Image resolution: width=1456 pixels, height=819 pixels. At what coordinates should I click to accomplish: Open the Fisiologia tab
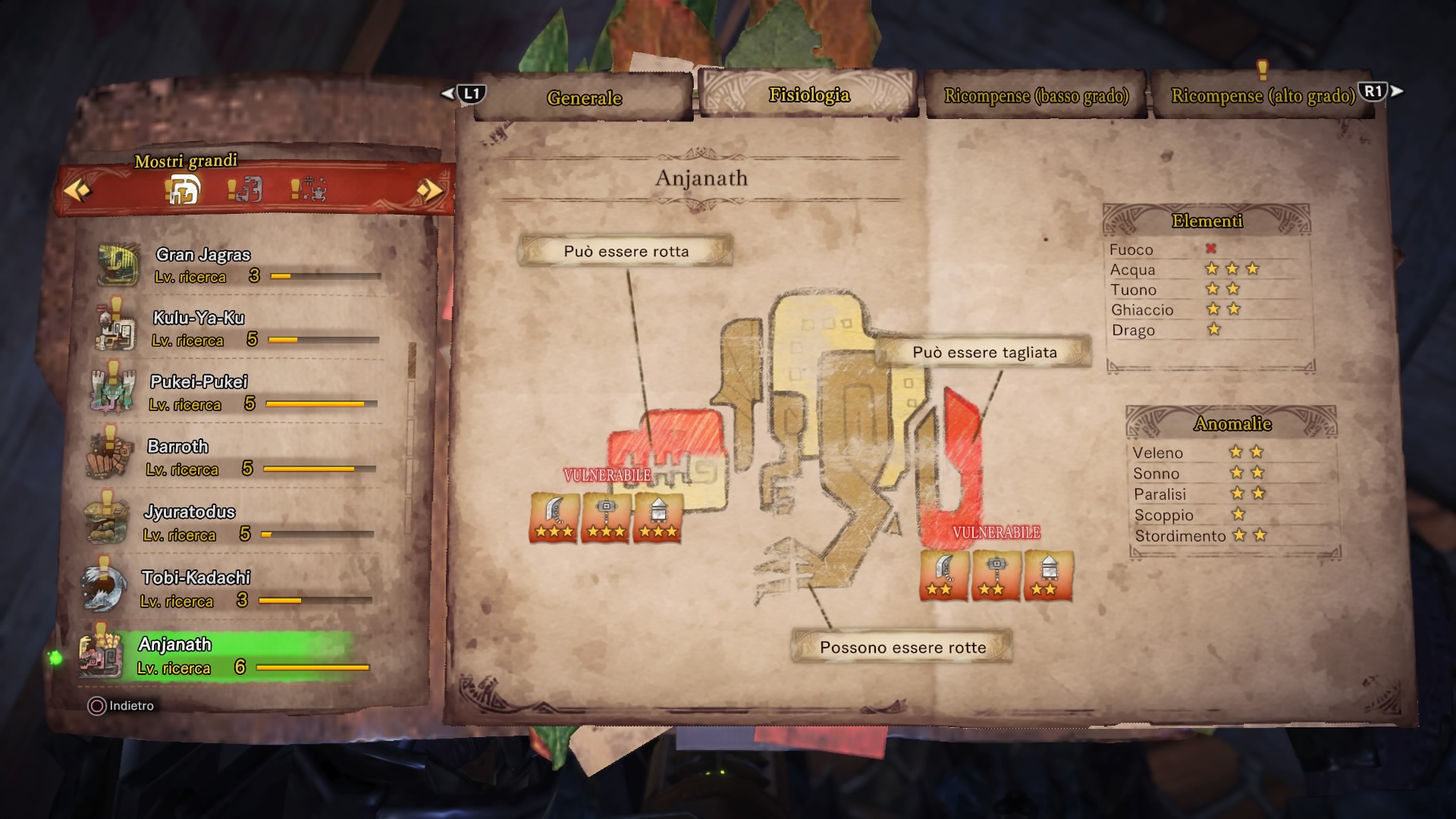[808, 96]
